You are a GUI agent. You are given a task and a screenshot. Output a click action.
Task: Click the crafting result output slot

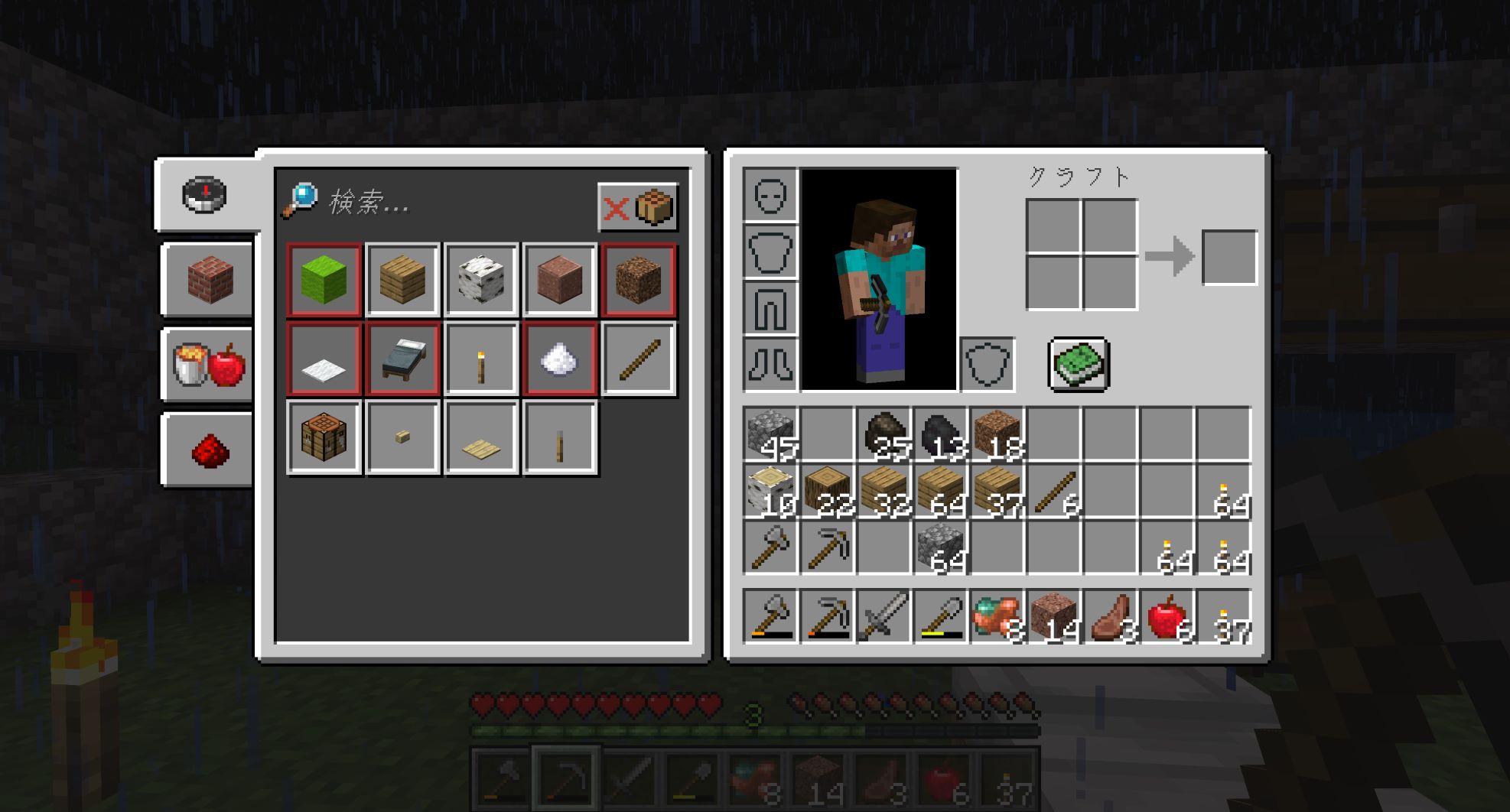point(1229,257)
